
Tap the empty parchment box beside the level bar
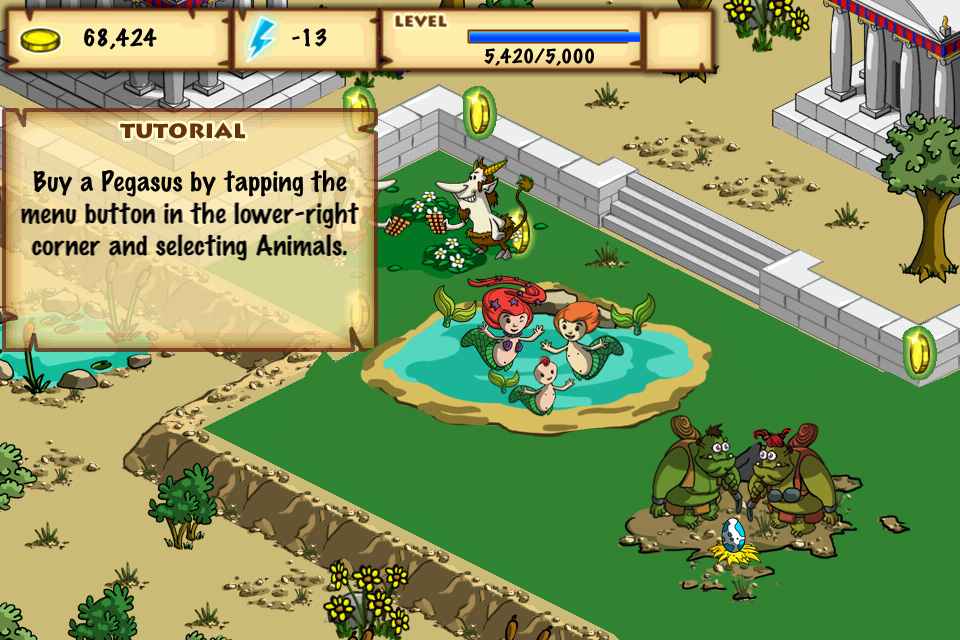pyautogui.click(x=678, y=40)
